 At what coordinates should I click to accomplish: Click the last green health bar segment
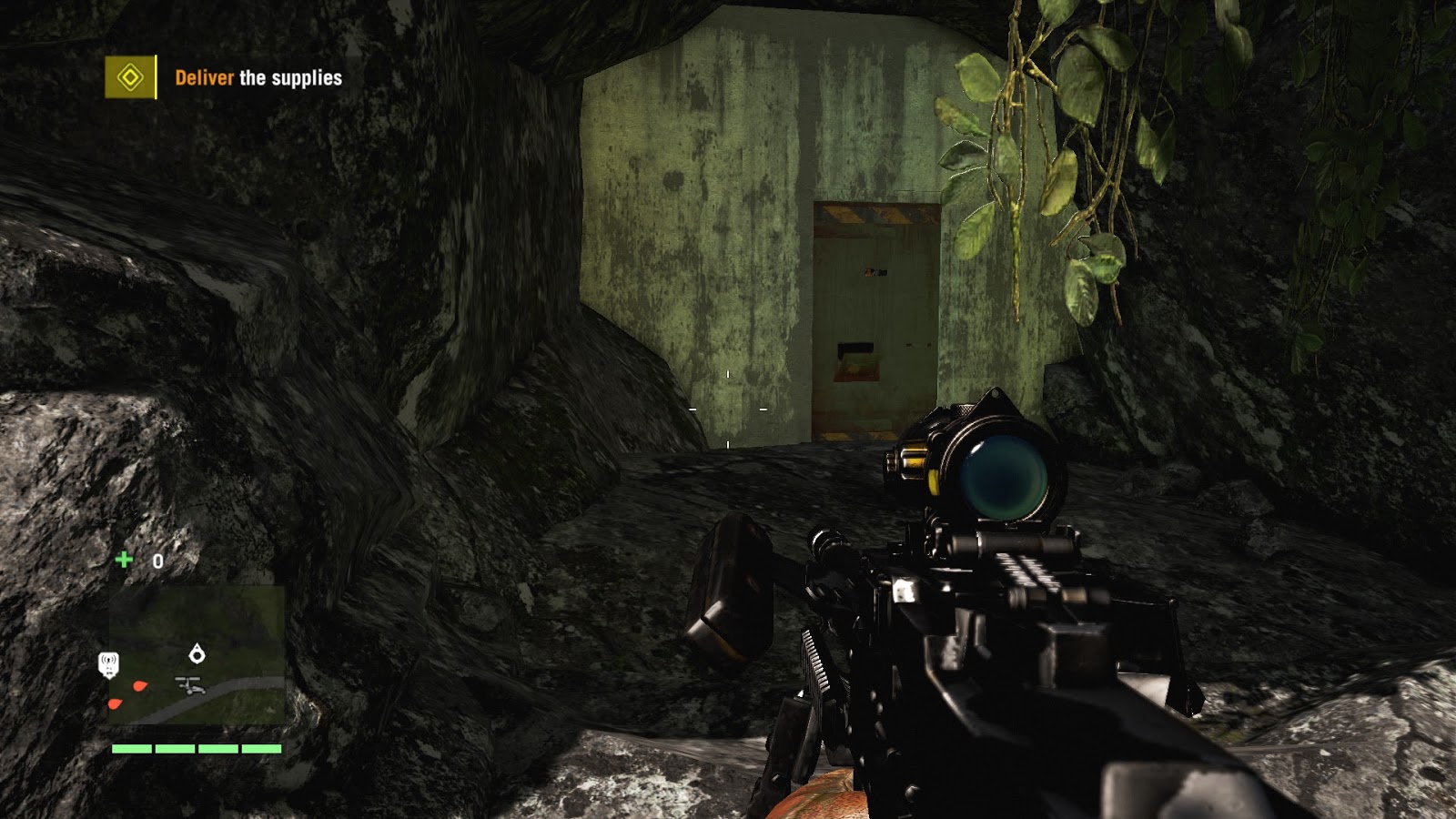(261, 749)
